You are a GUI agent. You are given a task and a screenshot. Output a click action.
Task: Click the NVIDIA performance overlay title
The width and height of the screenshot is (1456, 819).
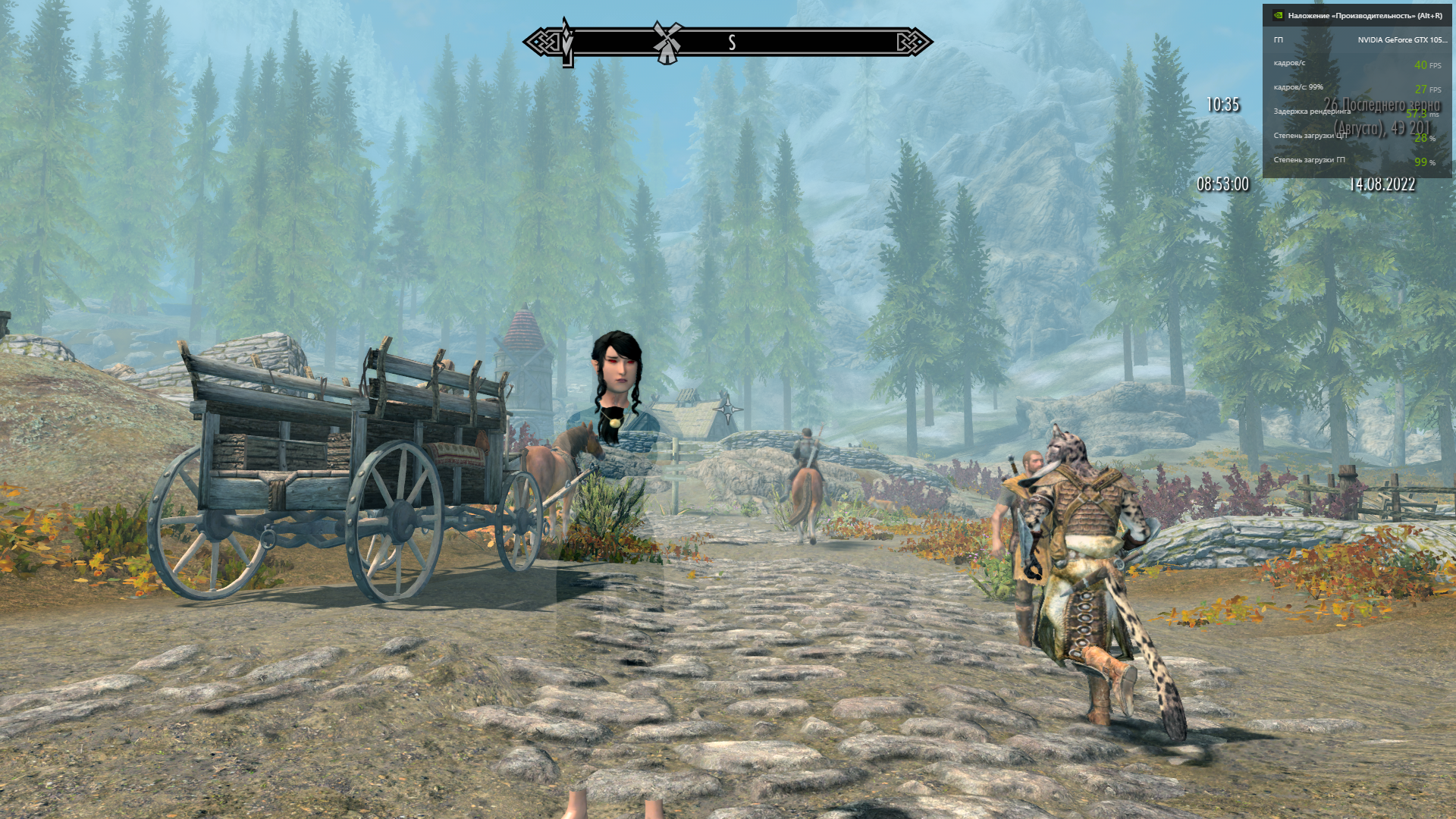pos(1364,15)
